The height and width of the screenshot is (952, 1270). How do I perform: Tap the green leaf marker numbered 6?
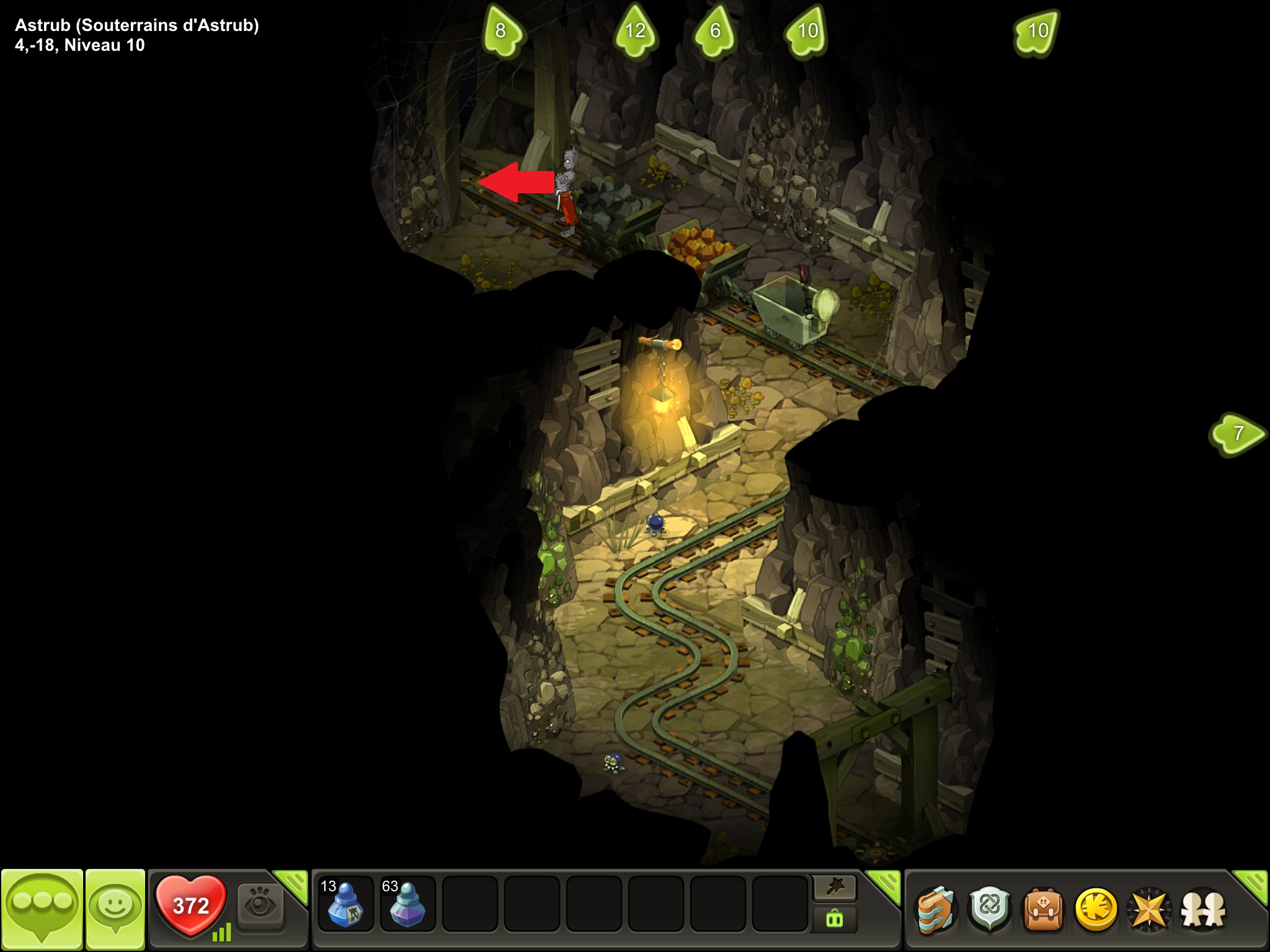pyautogui.click(x=715, y=31)
